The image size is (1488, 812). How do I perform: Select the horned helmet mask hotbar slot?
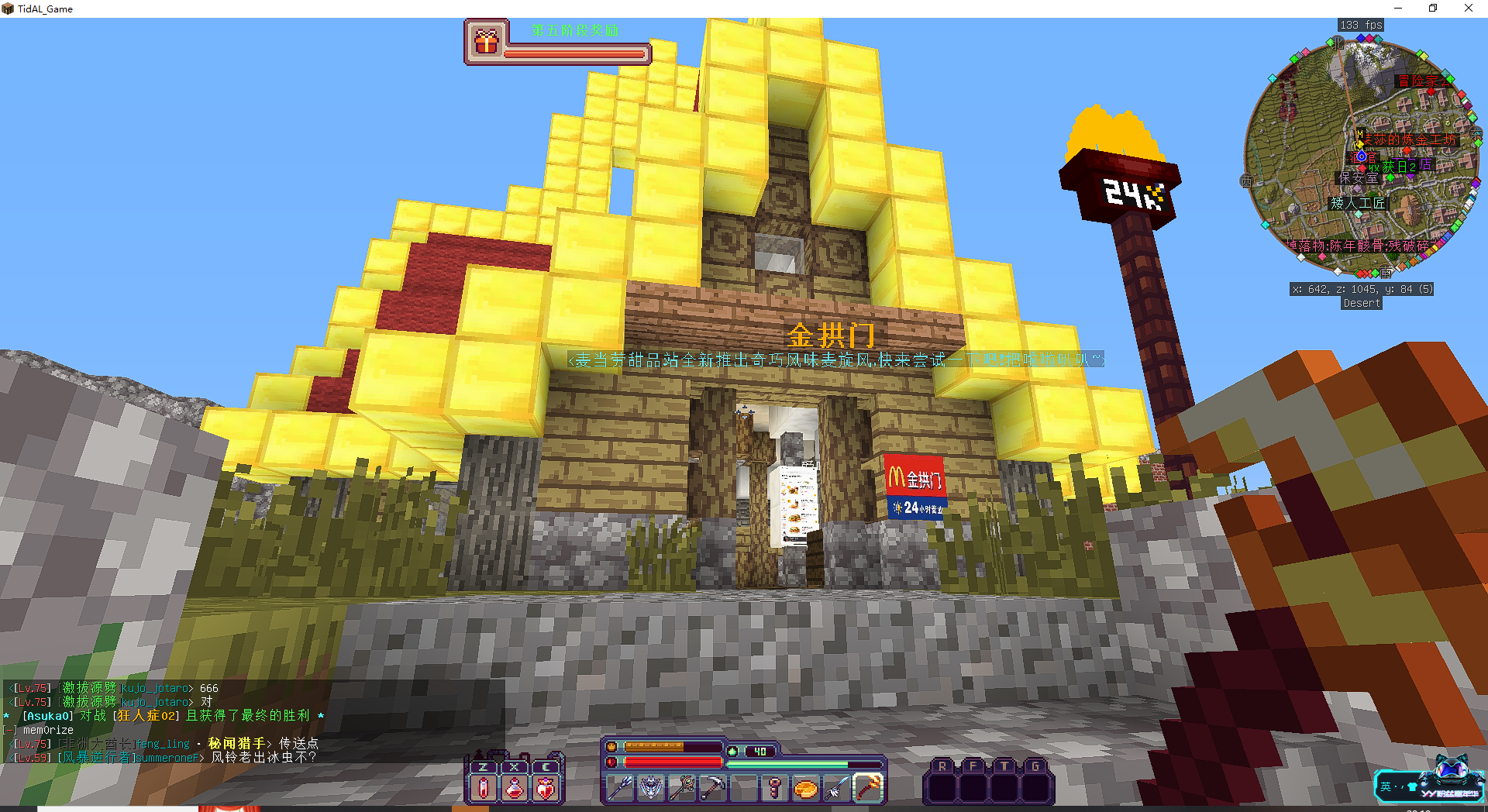pyautogui.click(x=651, y=788)
